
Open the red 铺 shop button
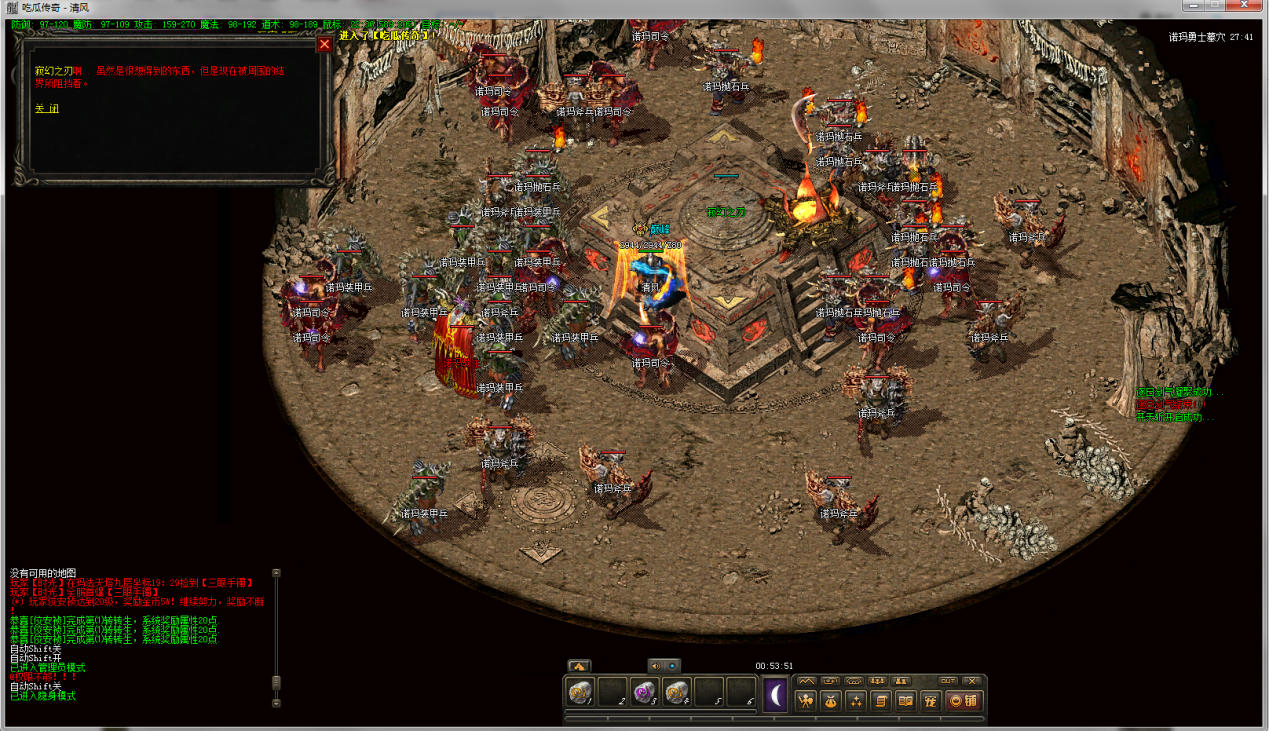964,701
